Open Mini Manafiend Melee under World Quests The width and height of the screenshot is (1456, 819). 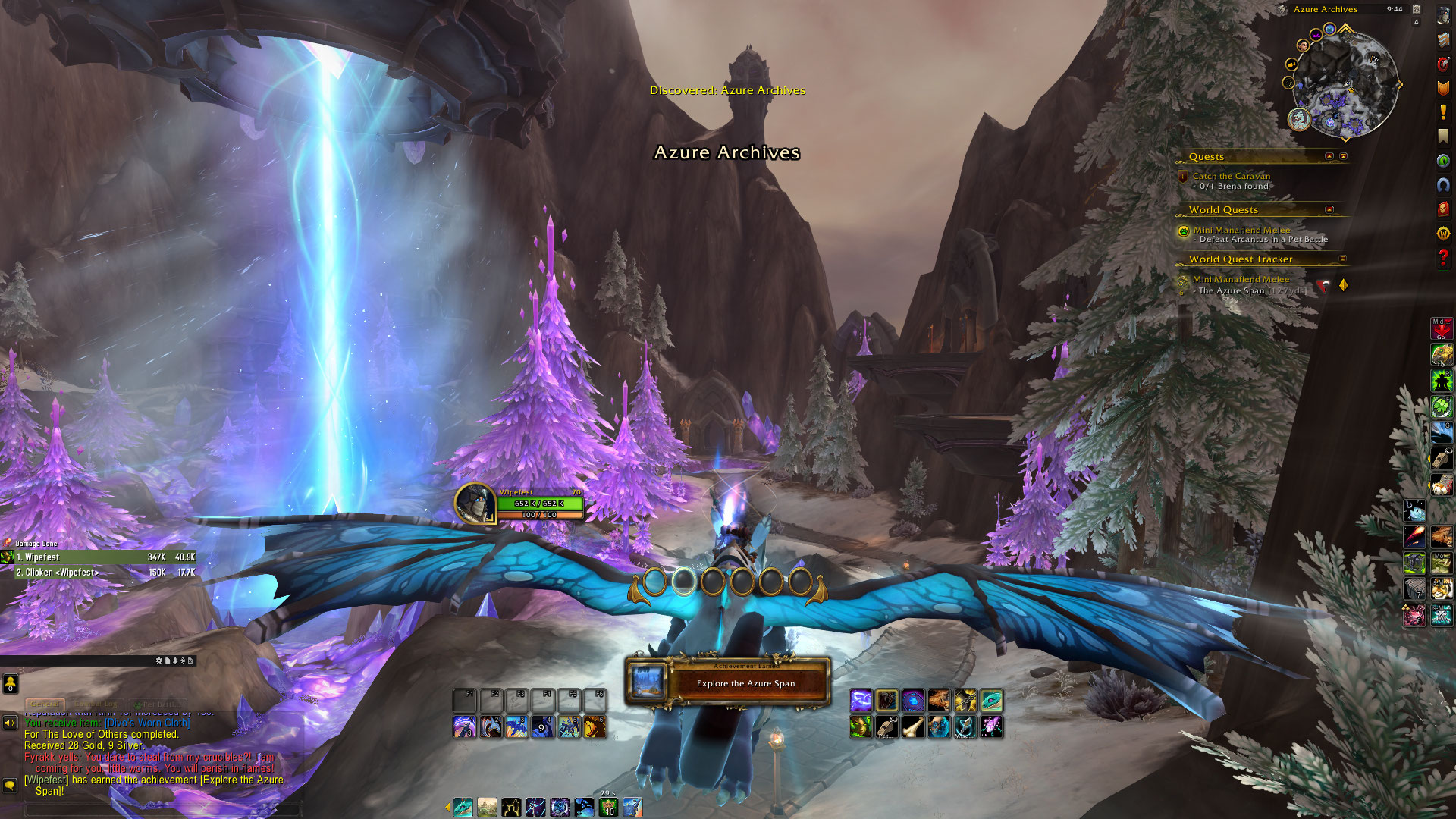click(x=1241, y=230)
